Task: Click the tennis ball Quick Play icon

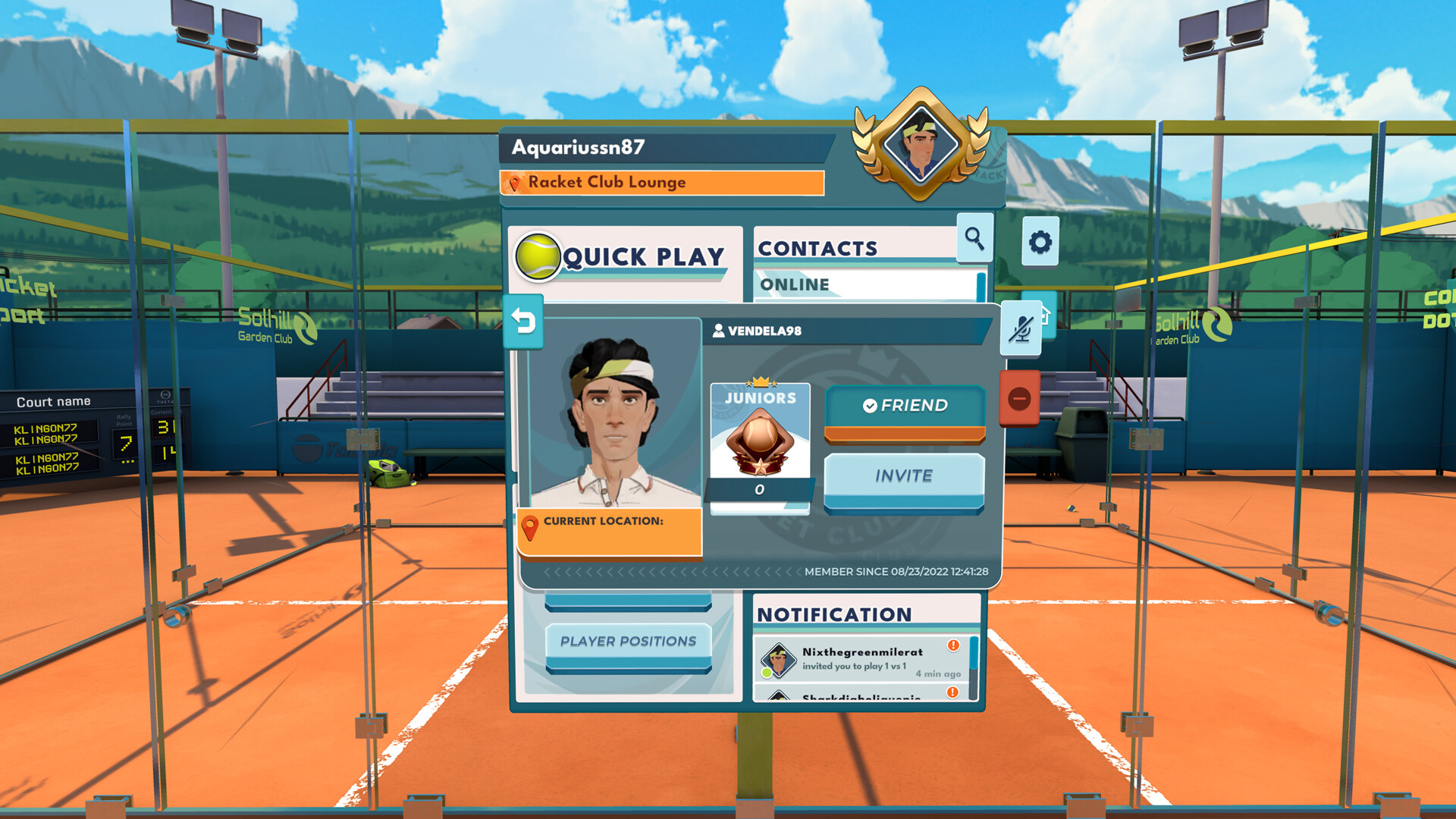Action: (x=539, y=258)
